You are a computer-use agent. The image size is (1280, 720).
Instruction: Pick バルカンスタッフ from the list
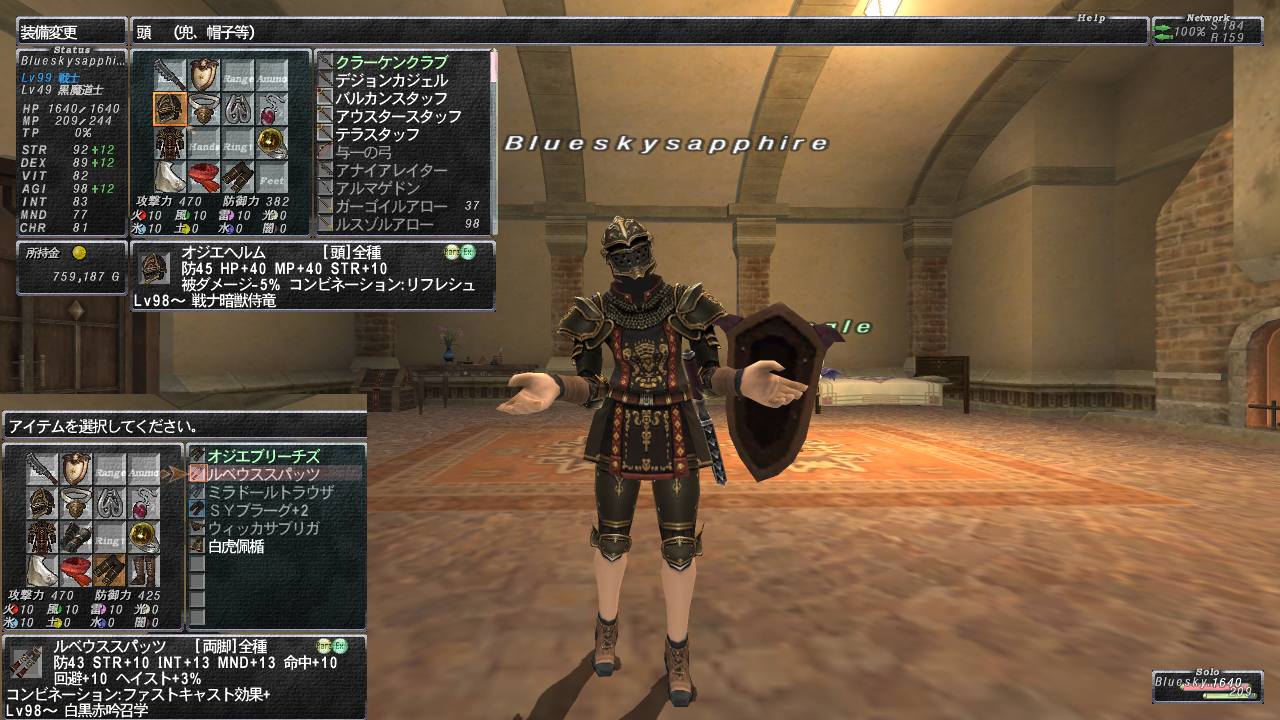(x=390, y=98)
